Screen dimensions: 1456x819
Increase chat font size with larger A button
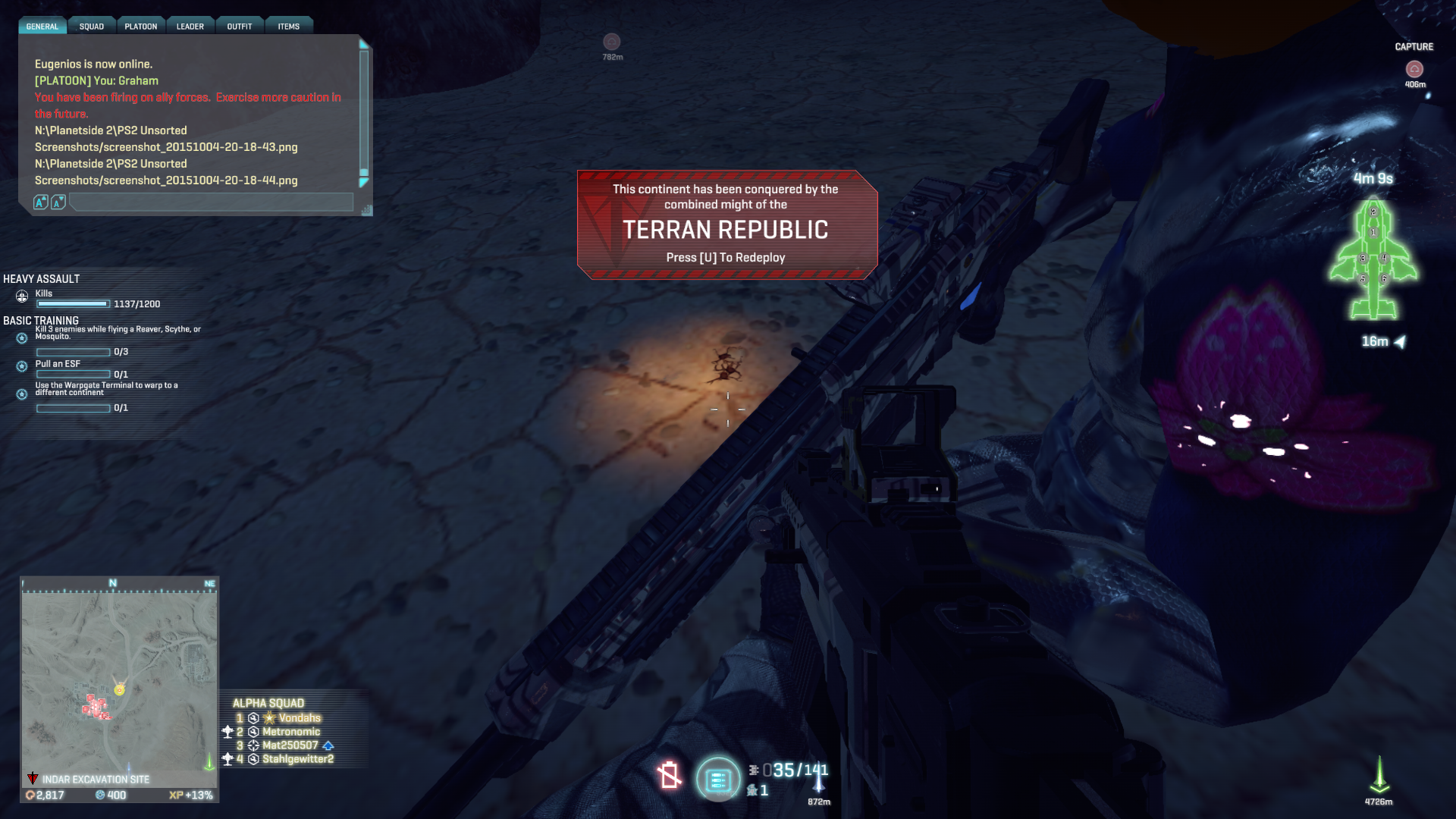41,202
